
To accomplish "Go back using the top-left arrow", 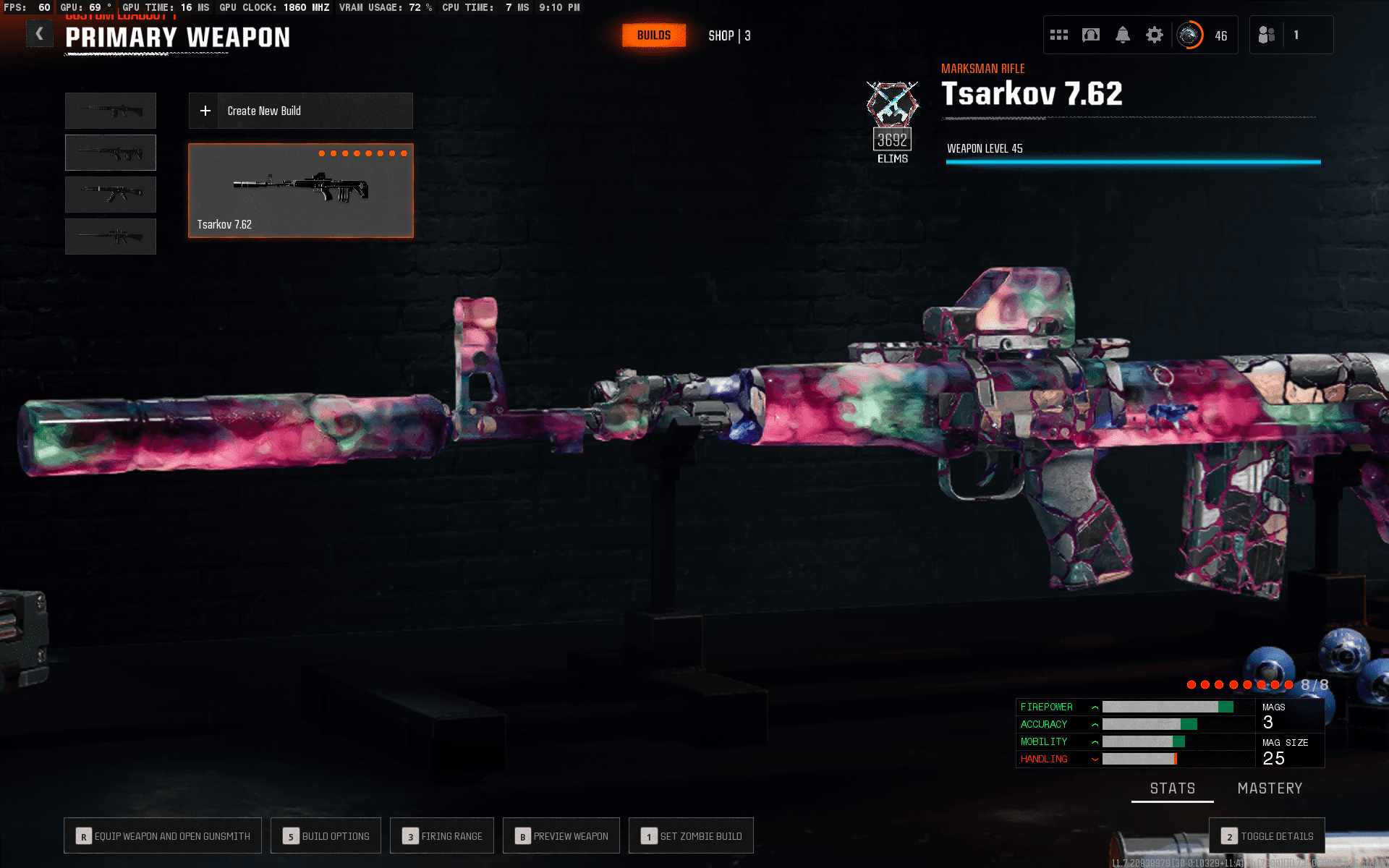I will coord(39,34).
